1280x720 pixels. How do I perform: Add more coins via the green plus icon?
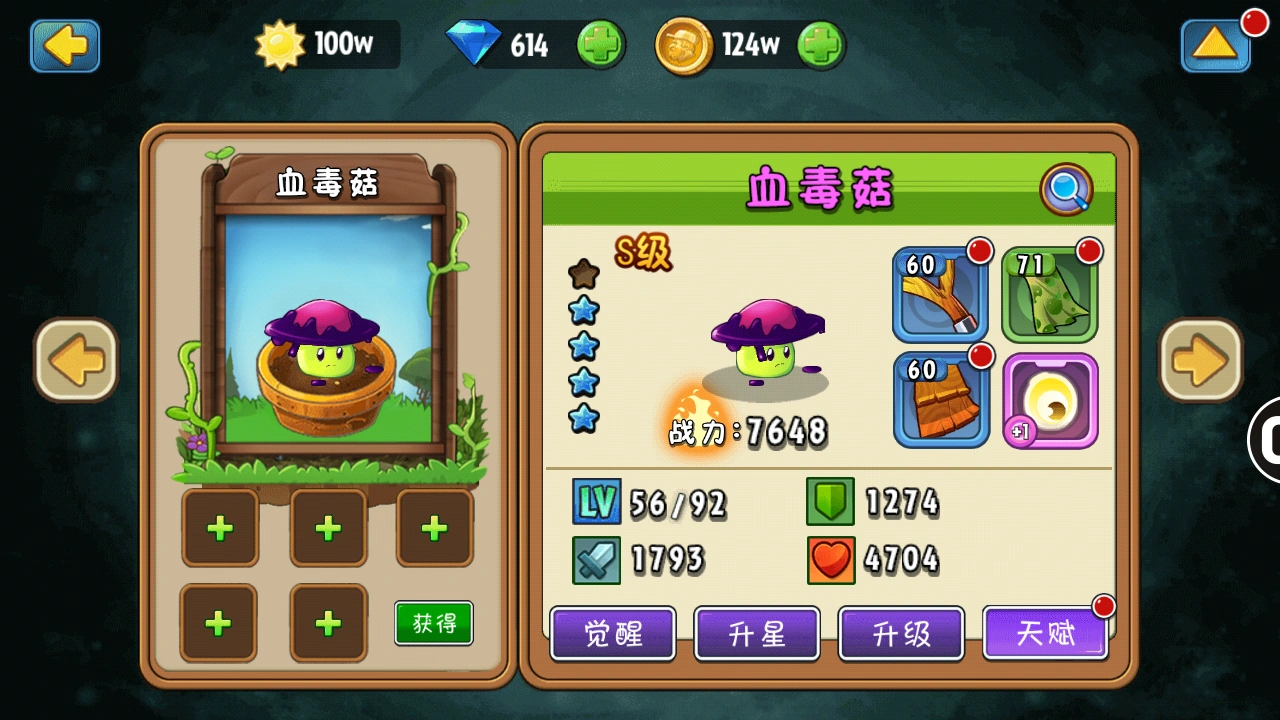click(x=822, y=44)
